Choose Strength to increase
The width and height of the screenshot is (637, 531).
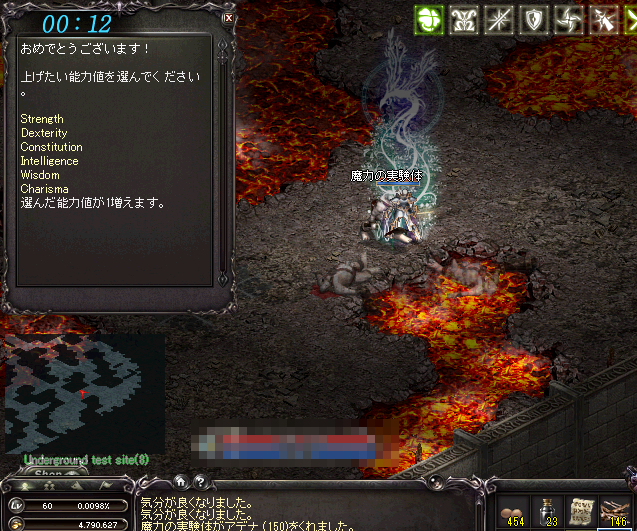[x=42, y=119]
